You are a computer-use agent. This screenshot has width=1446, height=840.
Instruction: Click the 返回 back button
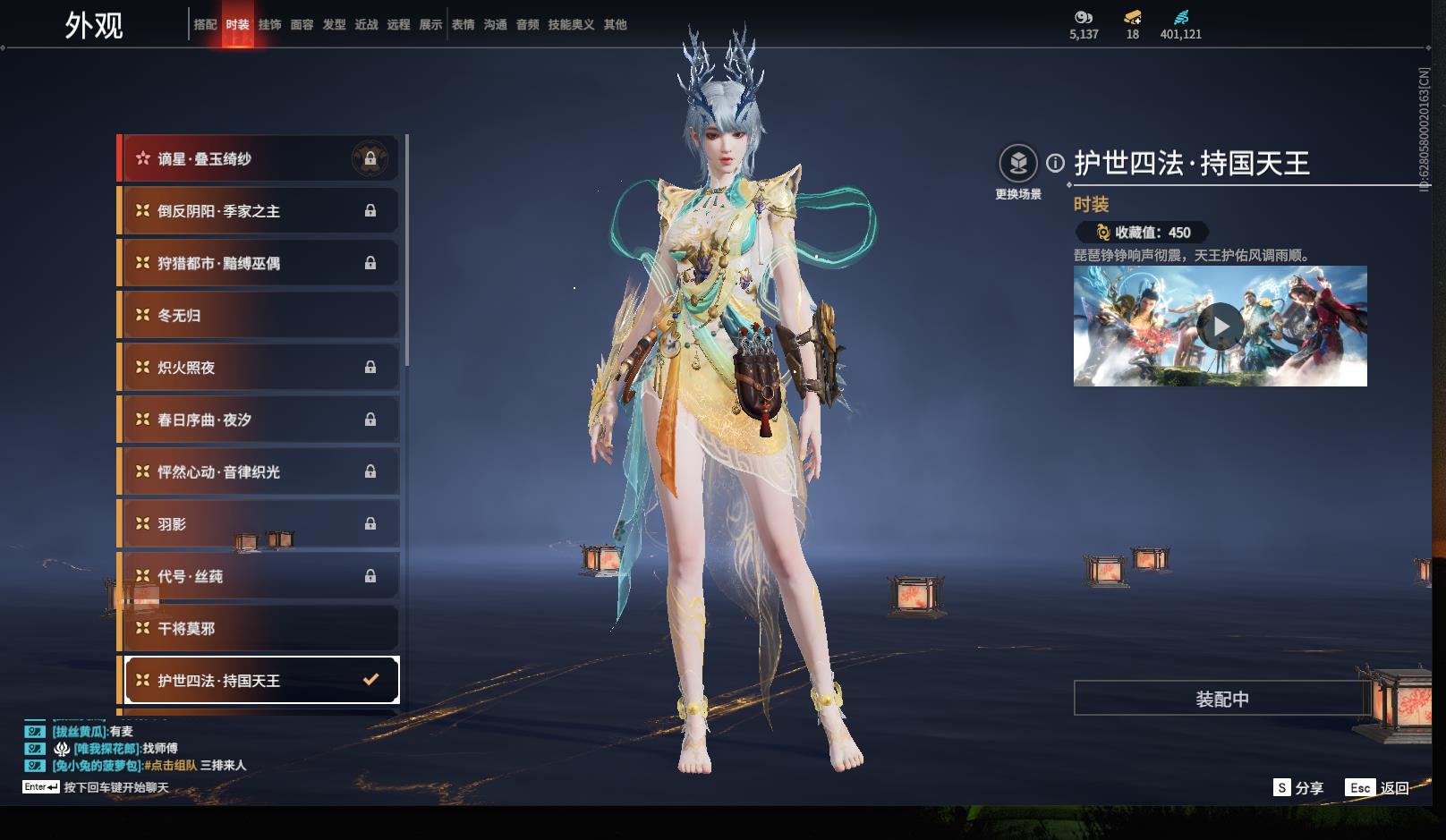(1378, 788)
